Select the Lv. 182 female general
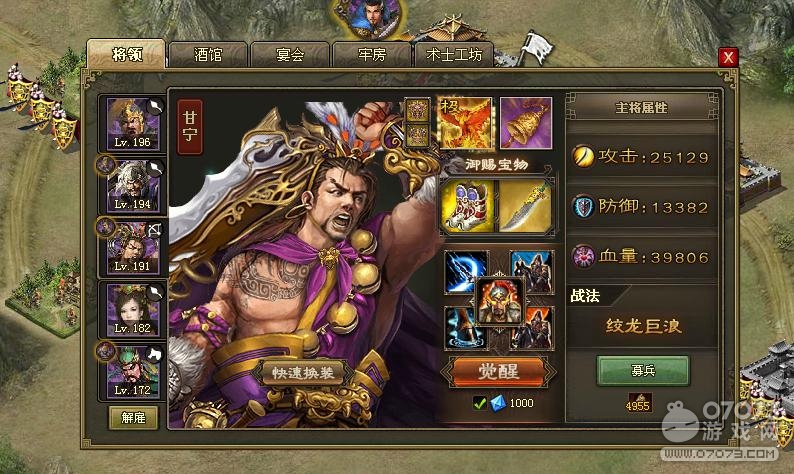 (133, 309)
